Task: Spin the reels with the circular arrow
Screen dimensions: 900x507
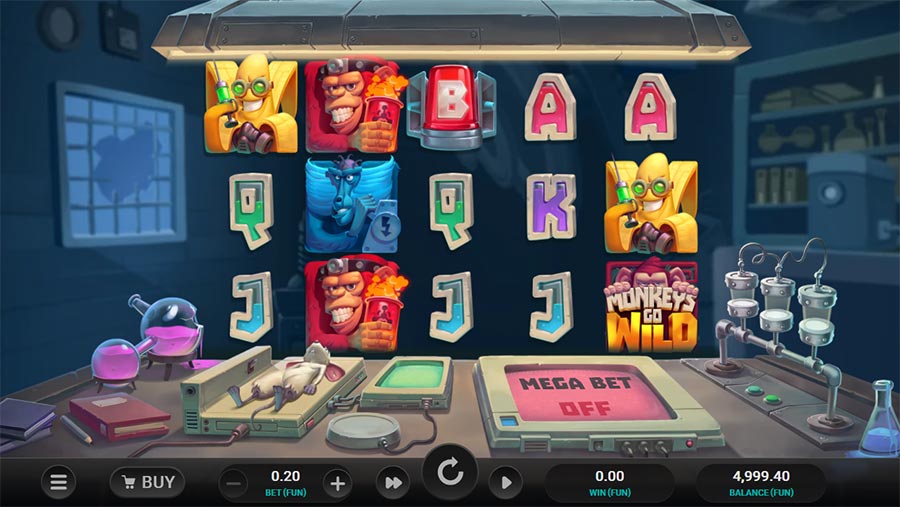Action: click(x=449, y=472)
